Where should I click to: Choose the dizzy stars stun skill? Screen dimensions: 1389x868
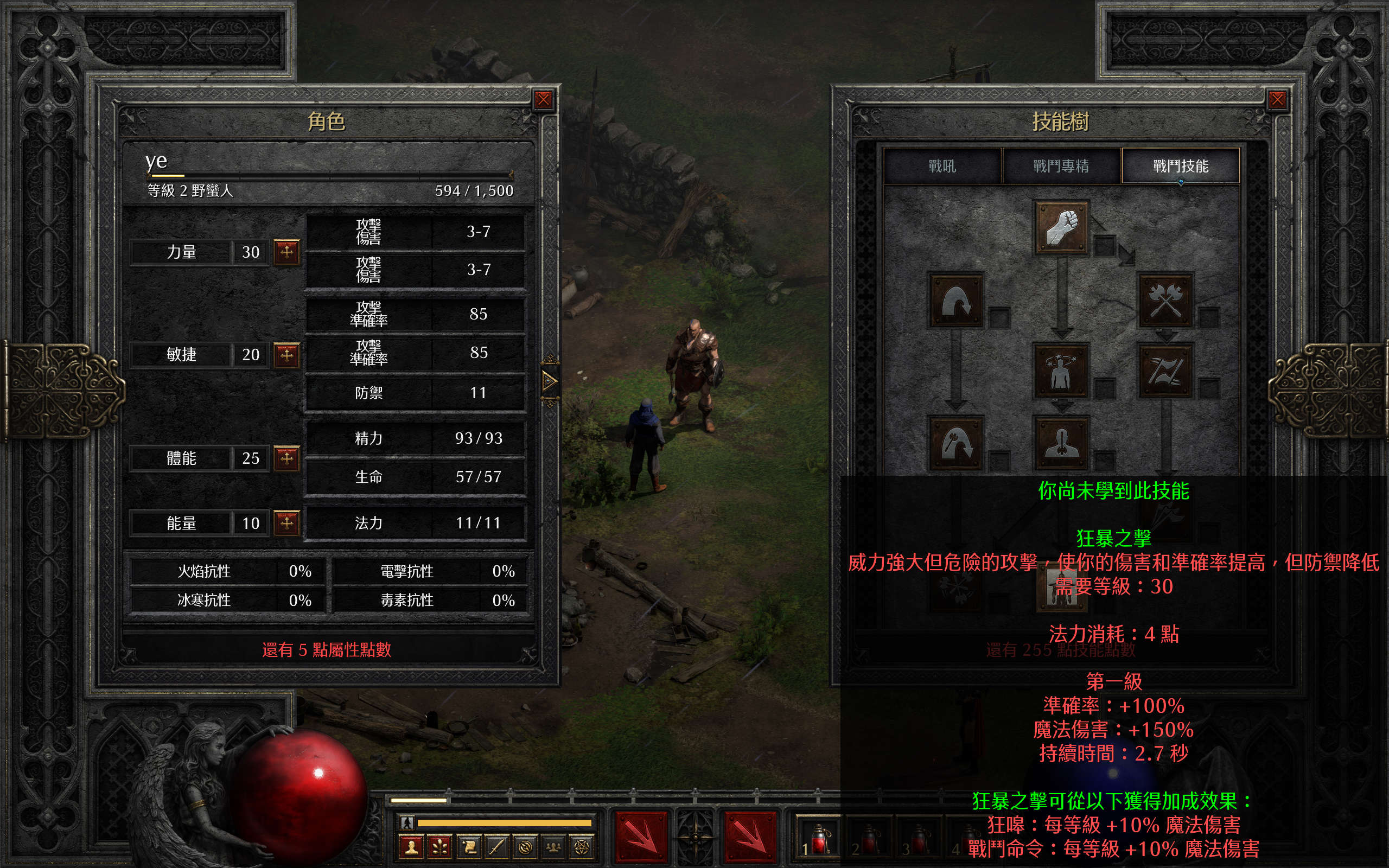pyautogui.click(x=1061, y=371)
